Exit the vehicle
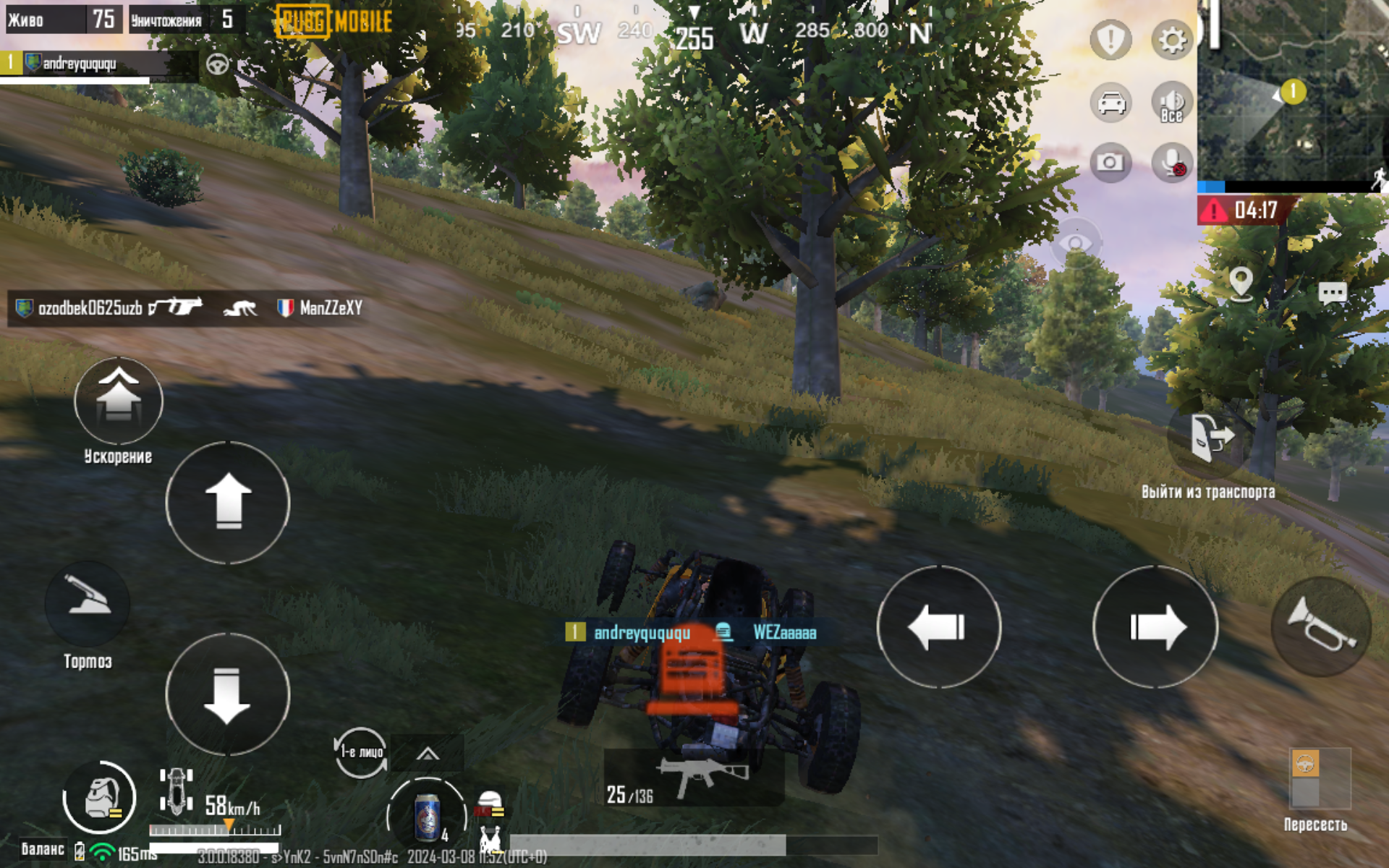The height and width of the screenshot is (868, 1389). click(1210, 438)
